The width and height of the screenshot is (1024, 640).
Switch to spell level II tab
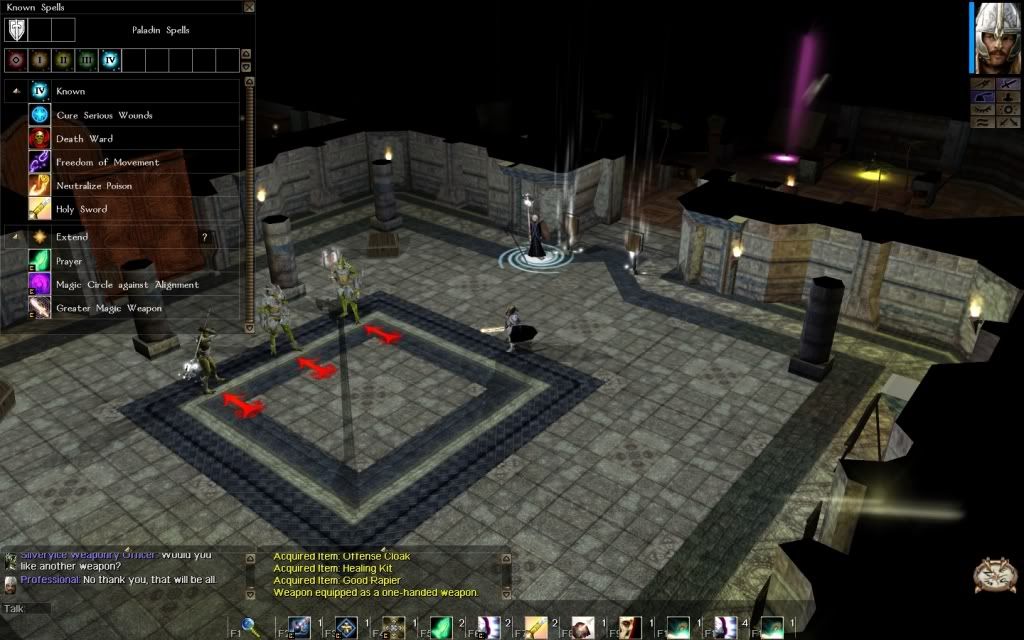(x=63, y=60)
